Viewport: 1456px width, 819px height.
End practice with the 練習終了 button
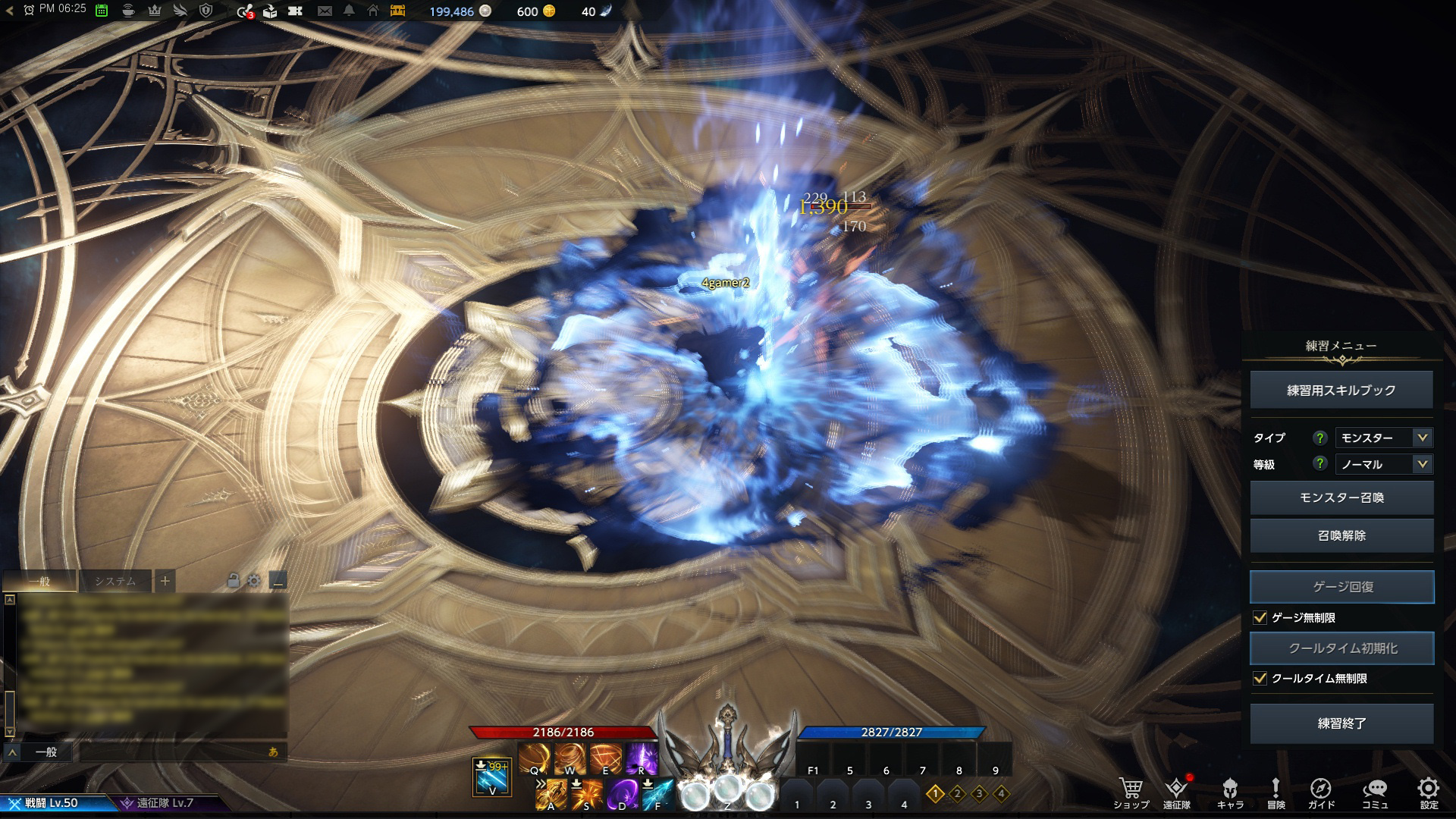coord(1341,723)
